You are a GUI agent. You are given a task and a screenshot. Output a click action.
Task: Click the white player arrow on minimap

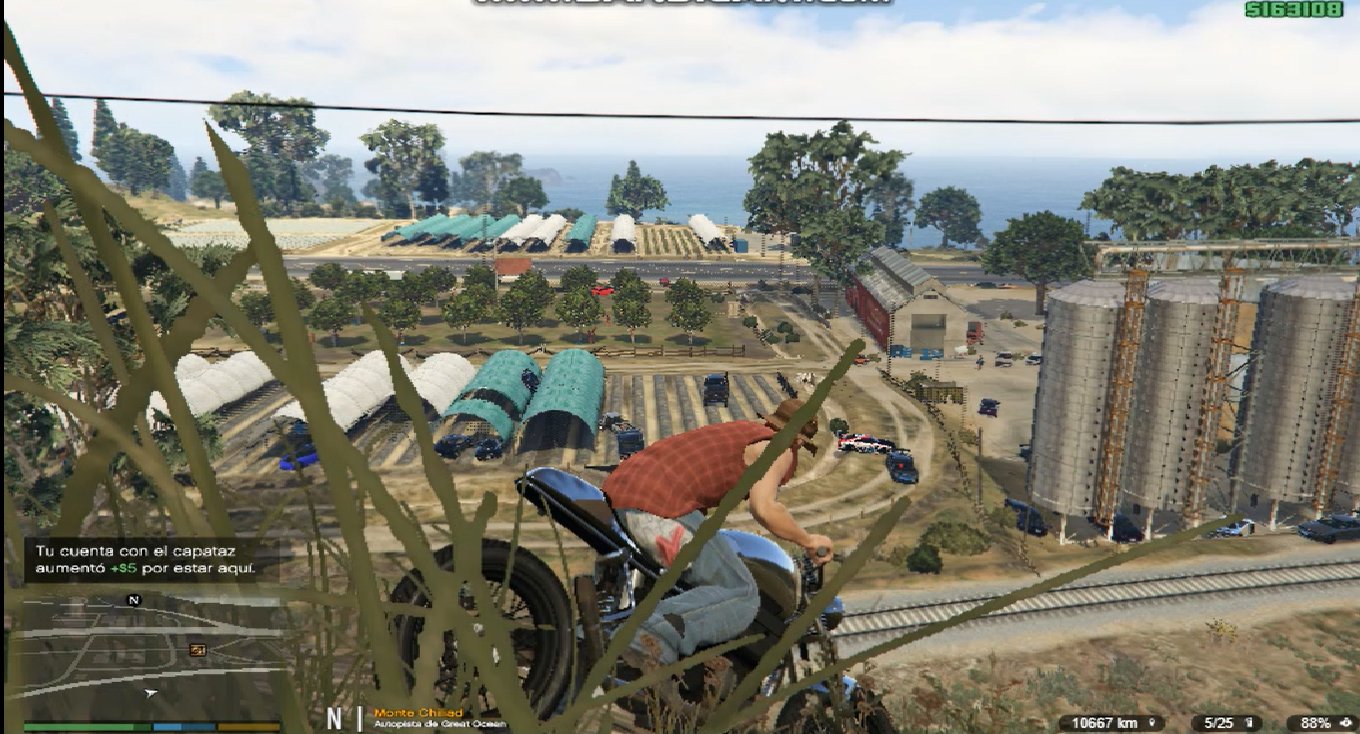151,692
